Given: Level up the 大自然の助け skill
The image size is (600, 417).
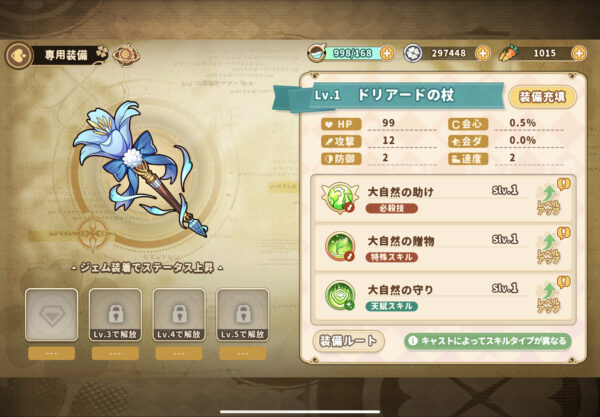Looking at the screenshot, I should (549, 196).
